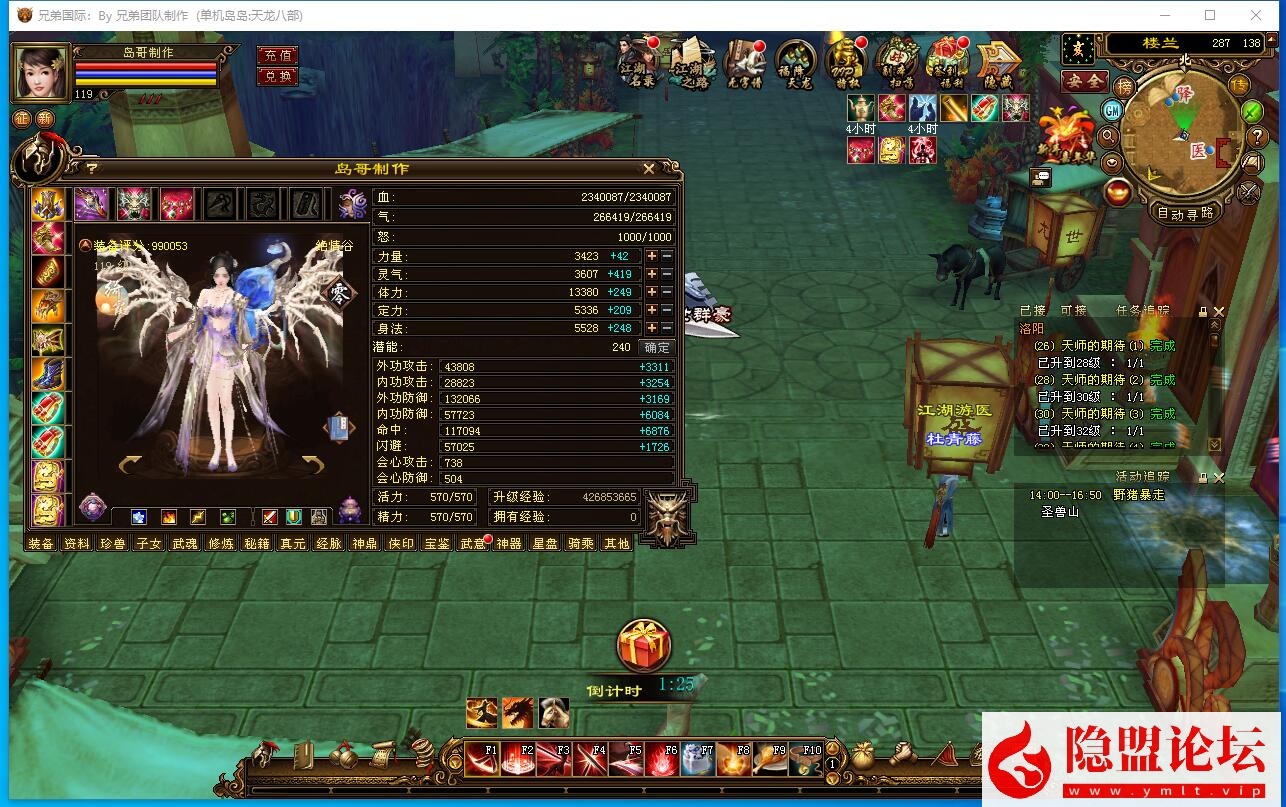Switch to the 骑乘 mount tab

pyautogui.click(x=580, y=543)
